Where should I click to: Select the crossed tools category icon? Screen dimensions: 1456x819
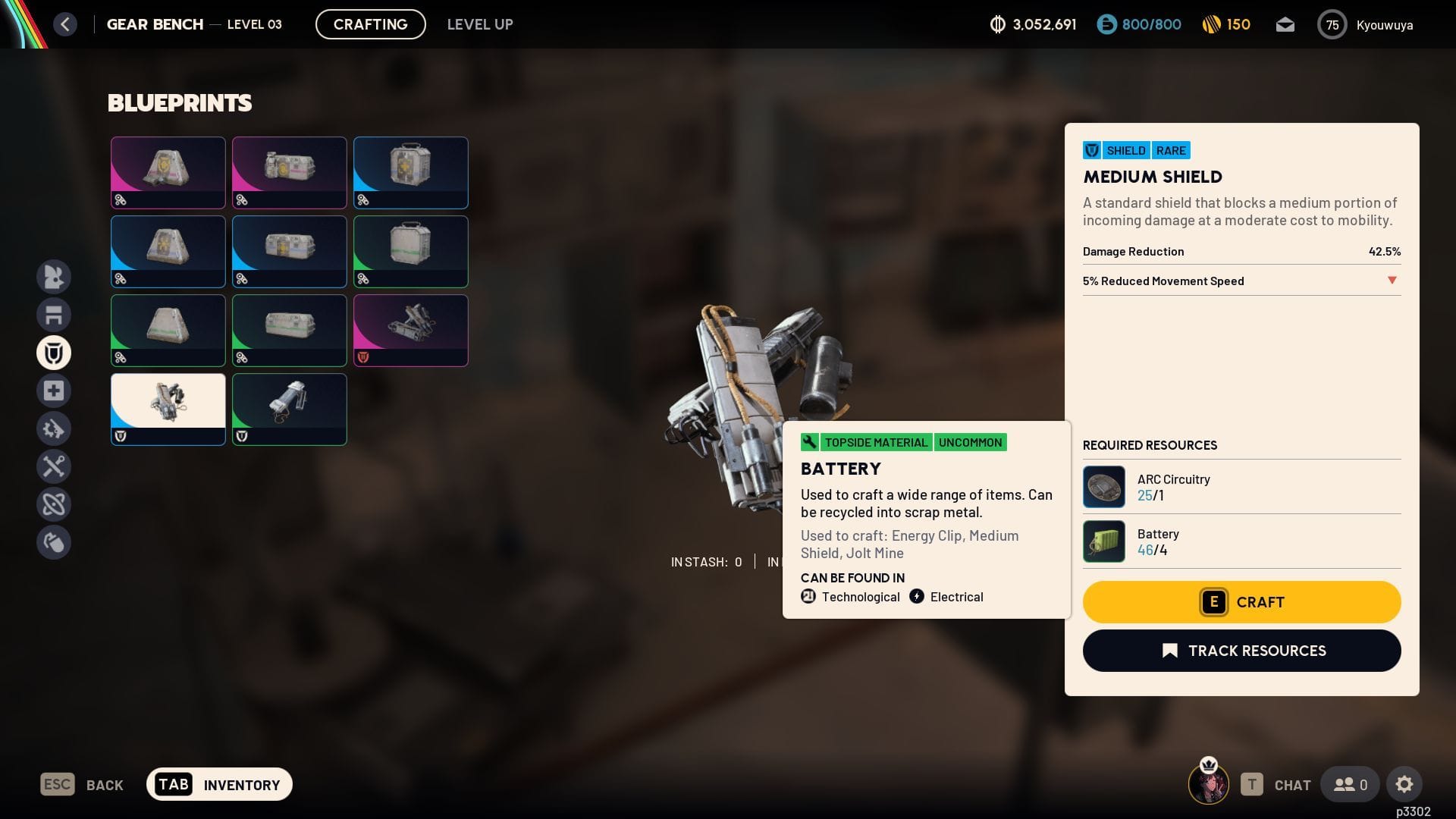54,466
